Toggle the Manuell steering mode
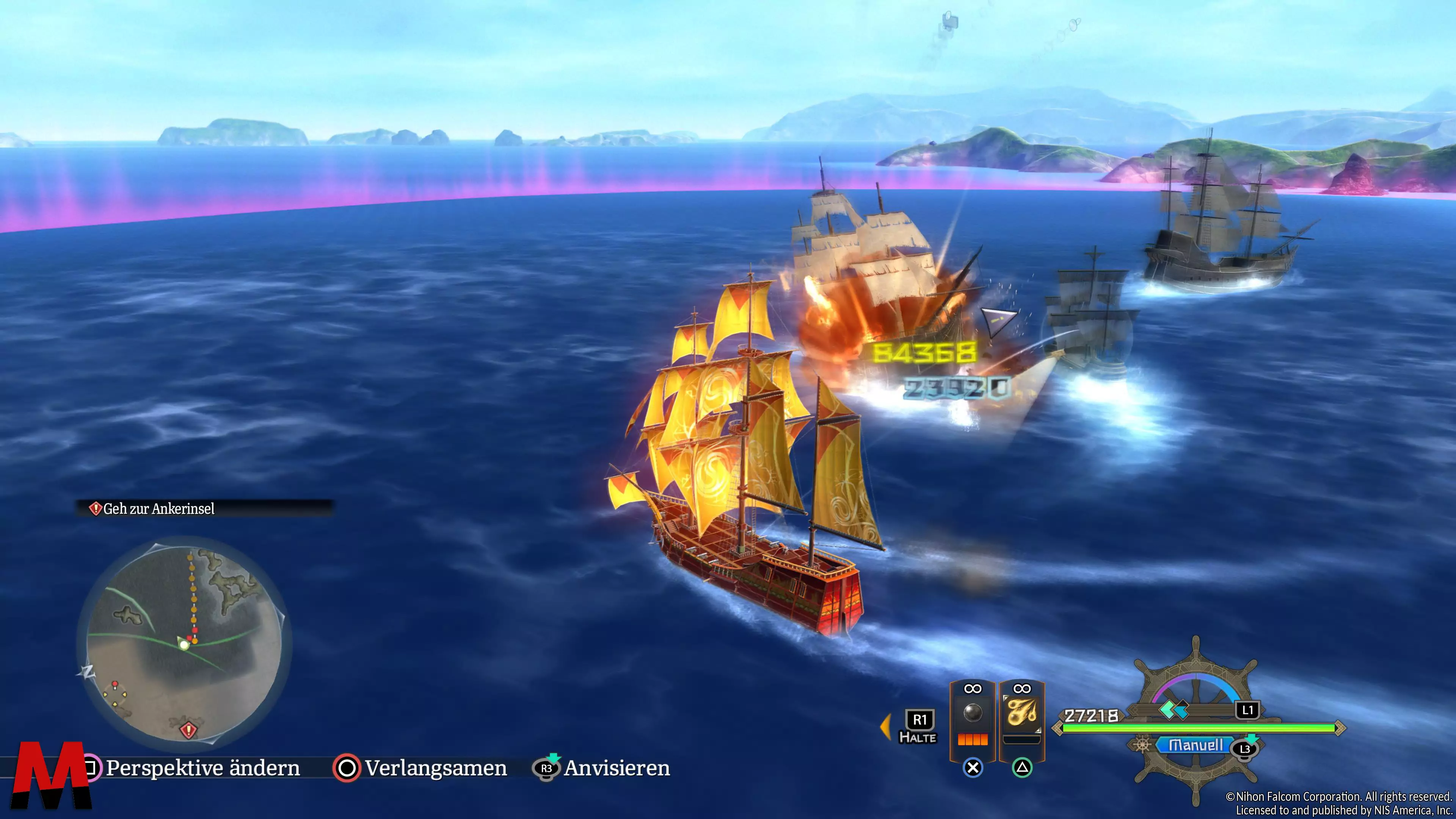Screen dimensions: 1456x819 pos(1195,745)
